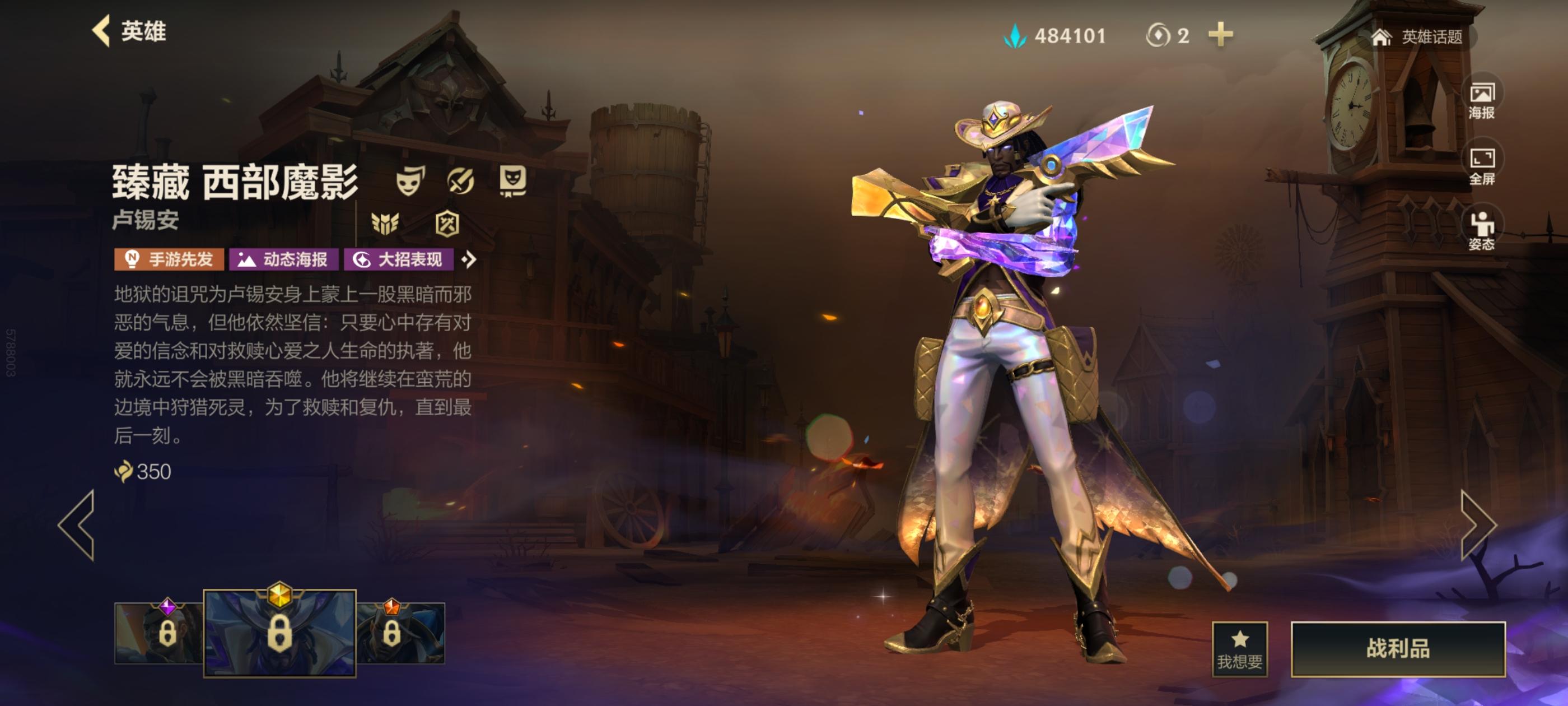The width and height of the screenshot is (1568, 706).
Task: Open the 姿态 pose options
Action: click(x=1482, y=231)
